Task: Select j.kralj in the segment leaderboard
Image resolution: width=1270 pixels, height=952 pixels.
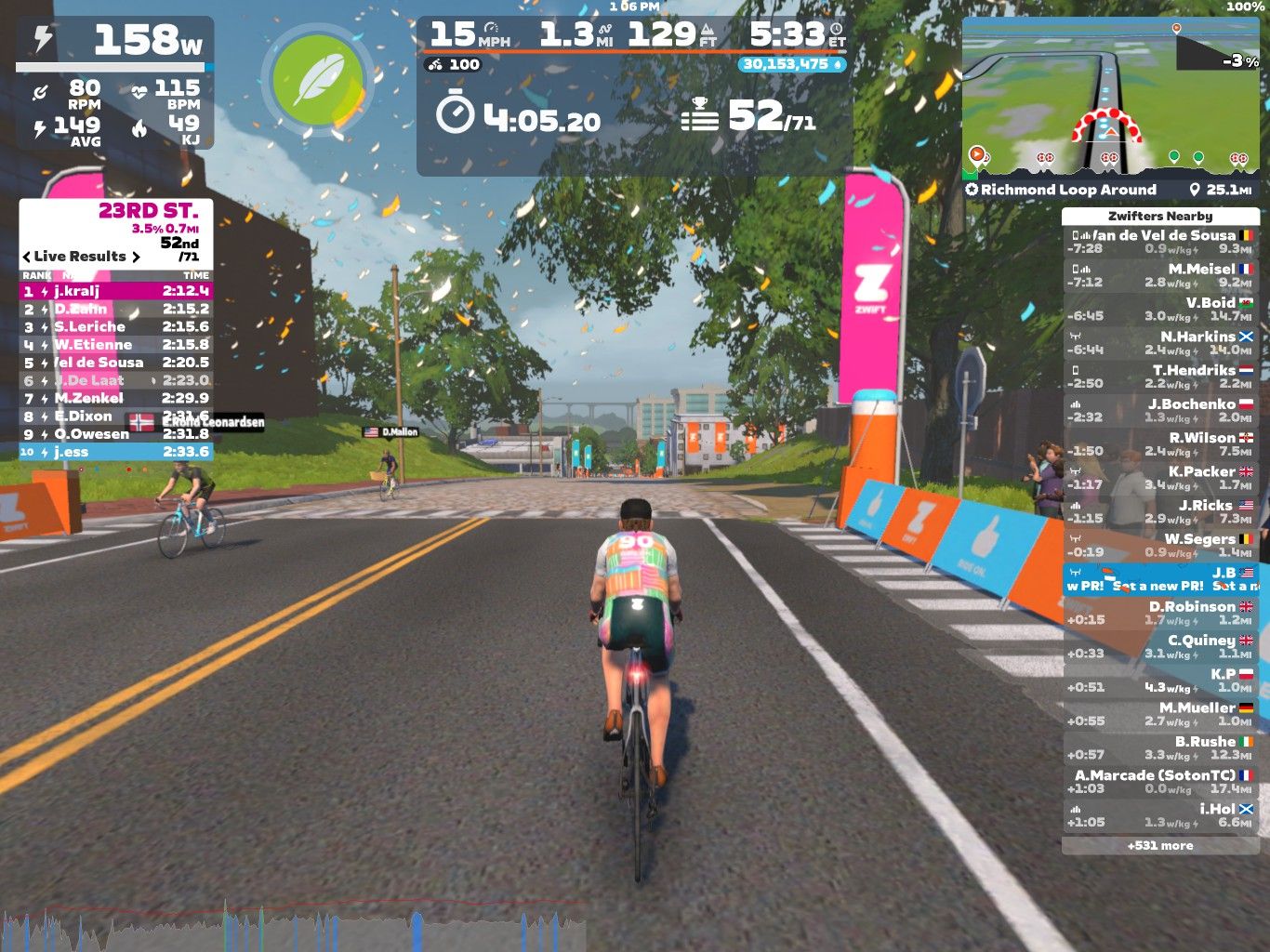Action: click(116, 291)
